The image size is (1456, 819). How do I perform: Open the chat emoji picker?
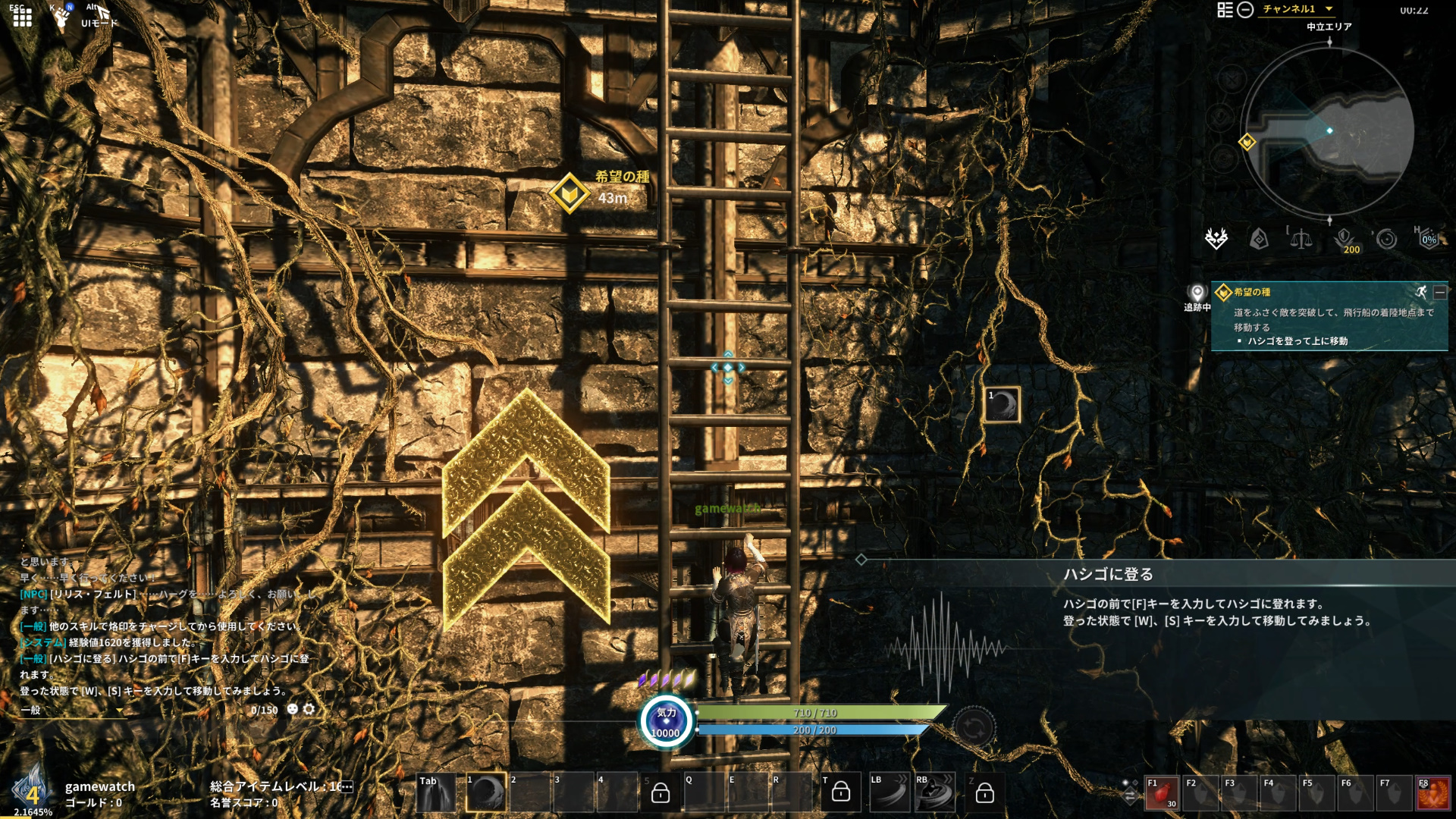click(x=292, y=709)
